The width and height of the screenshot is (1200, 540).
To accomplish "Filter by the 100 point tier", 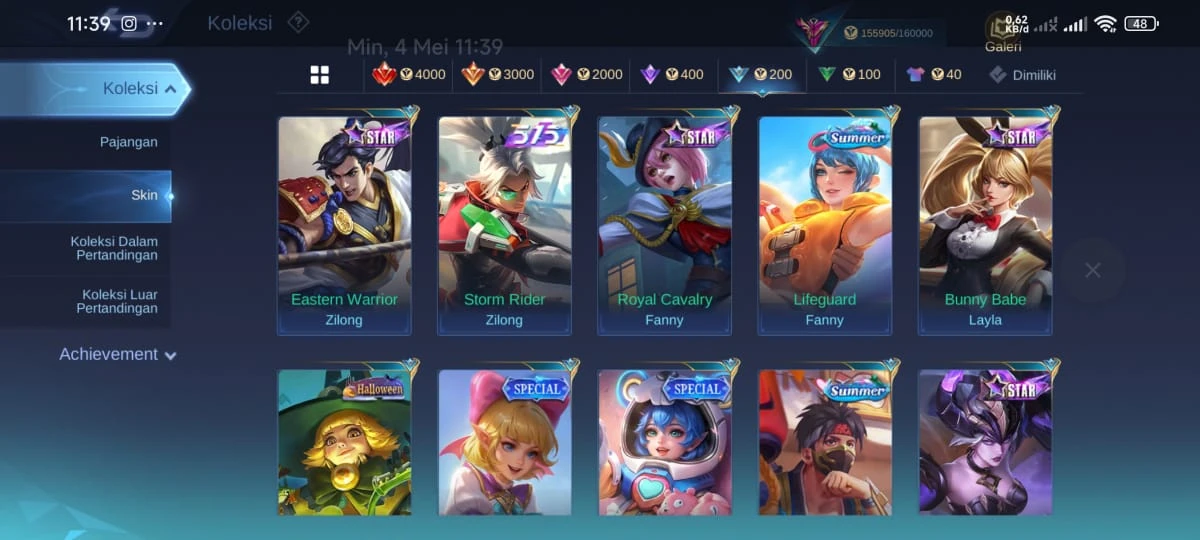I will coord(849,75).
